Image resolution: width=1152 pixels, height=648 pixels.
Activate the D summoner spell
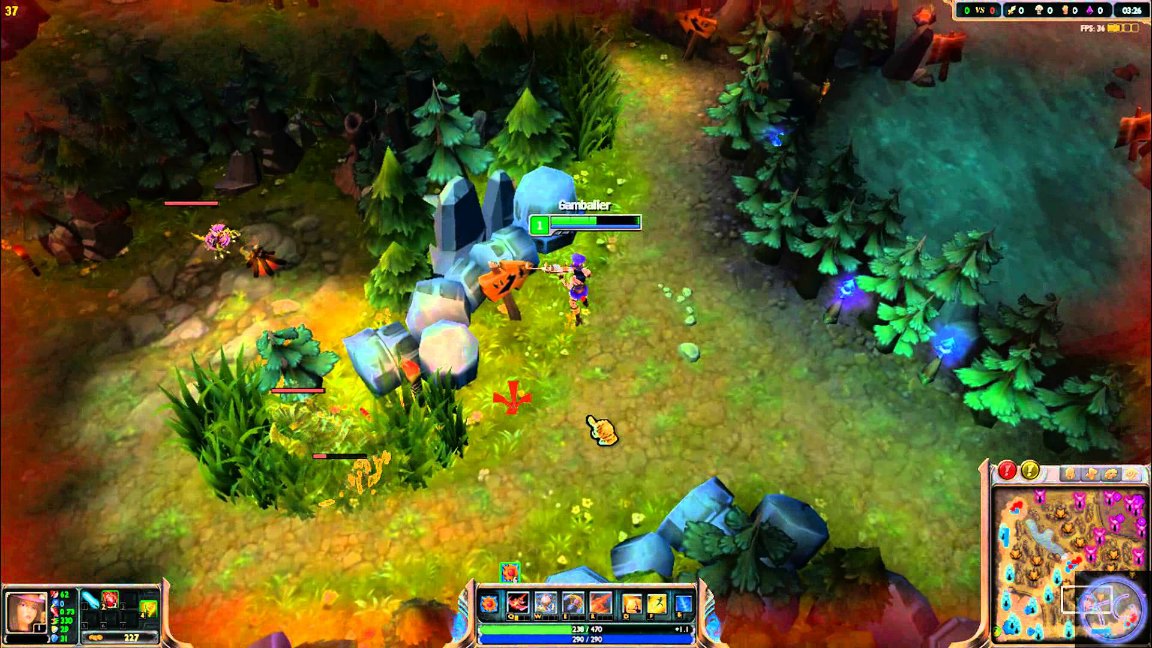[x=633, y=603]
